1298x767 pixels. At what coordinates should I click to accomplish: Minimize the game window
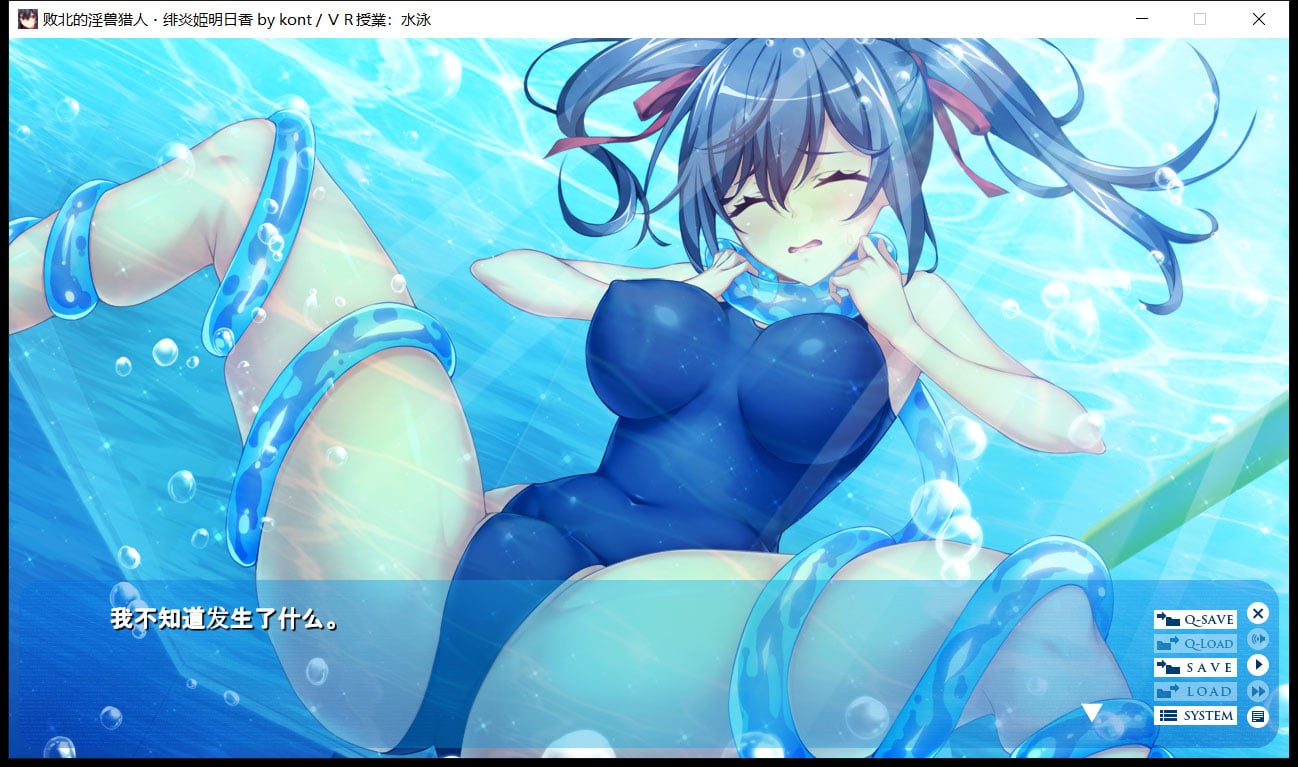pos(1141,19)
